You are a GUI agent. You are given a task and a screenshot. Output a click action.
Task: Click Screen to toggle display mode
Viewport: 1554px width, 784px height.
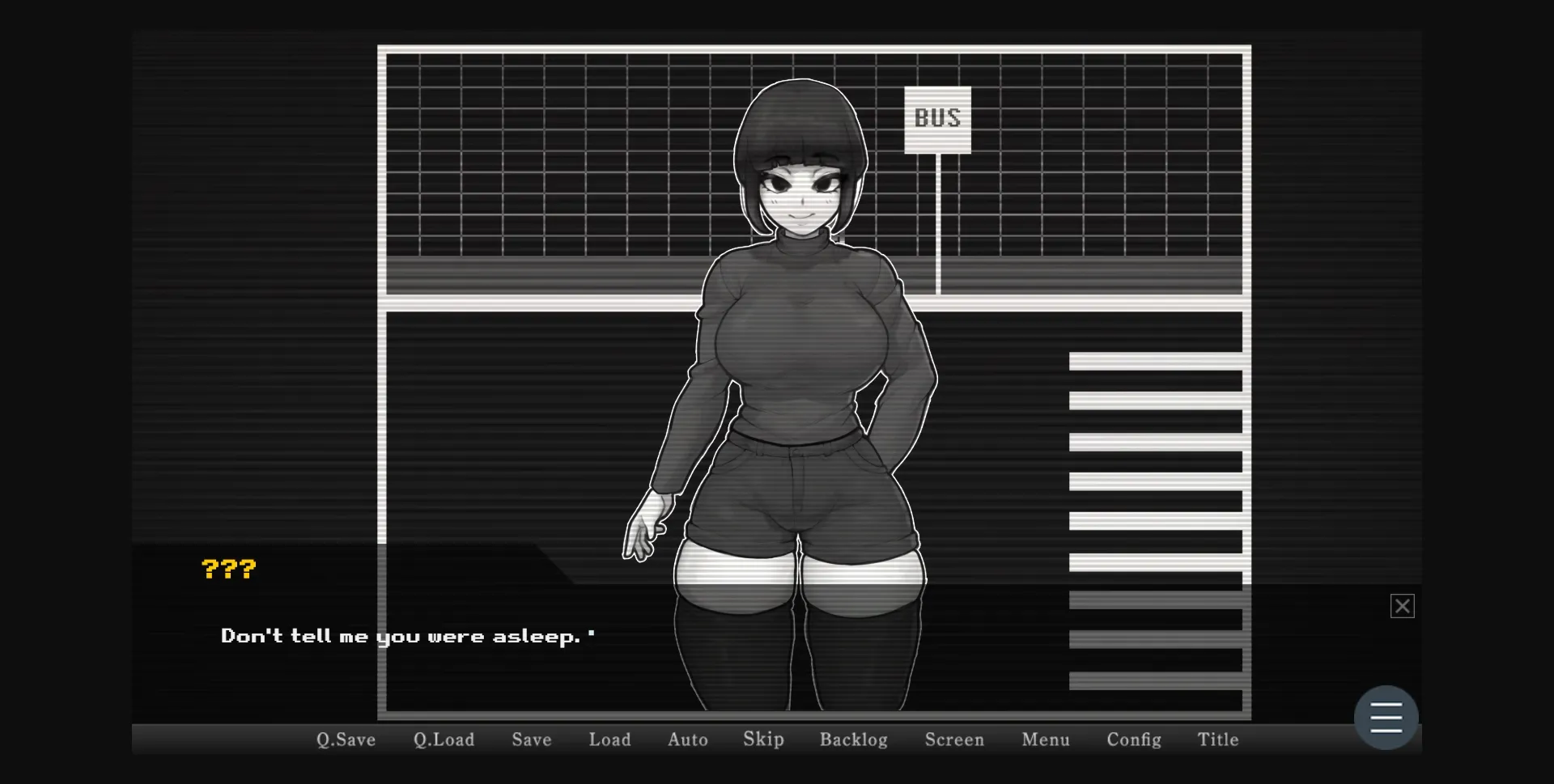[954, 739]
